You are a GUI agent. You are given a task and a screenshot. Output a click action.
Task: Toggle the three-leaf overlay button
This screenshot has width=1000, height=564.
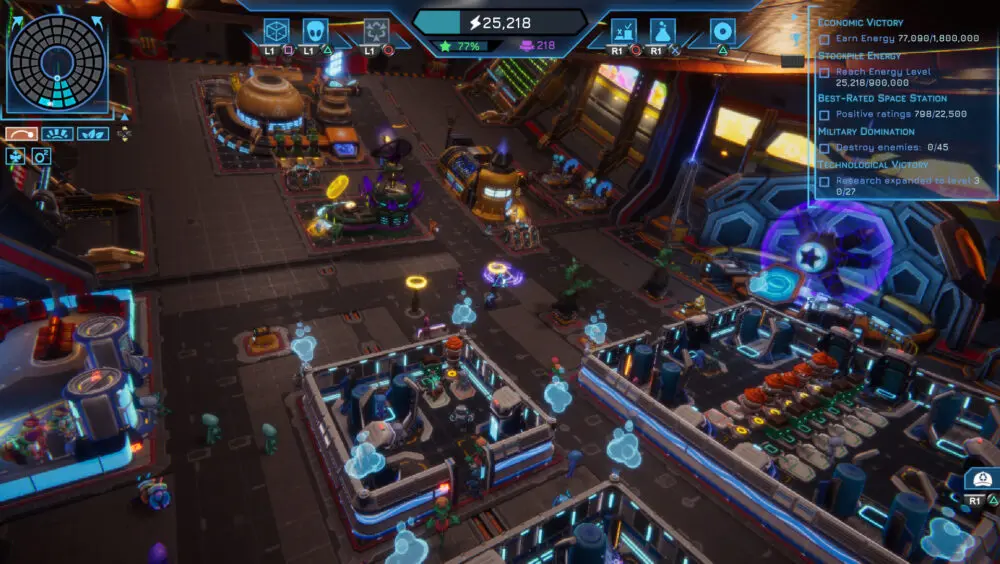click(x=92, y=134)
